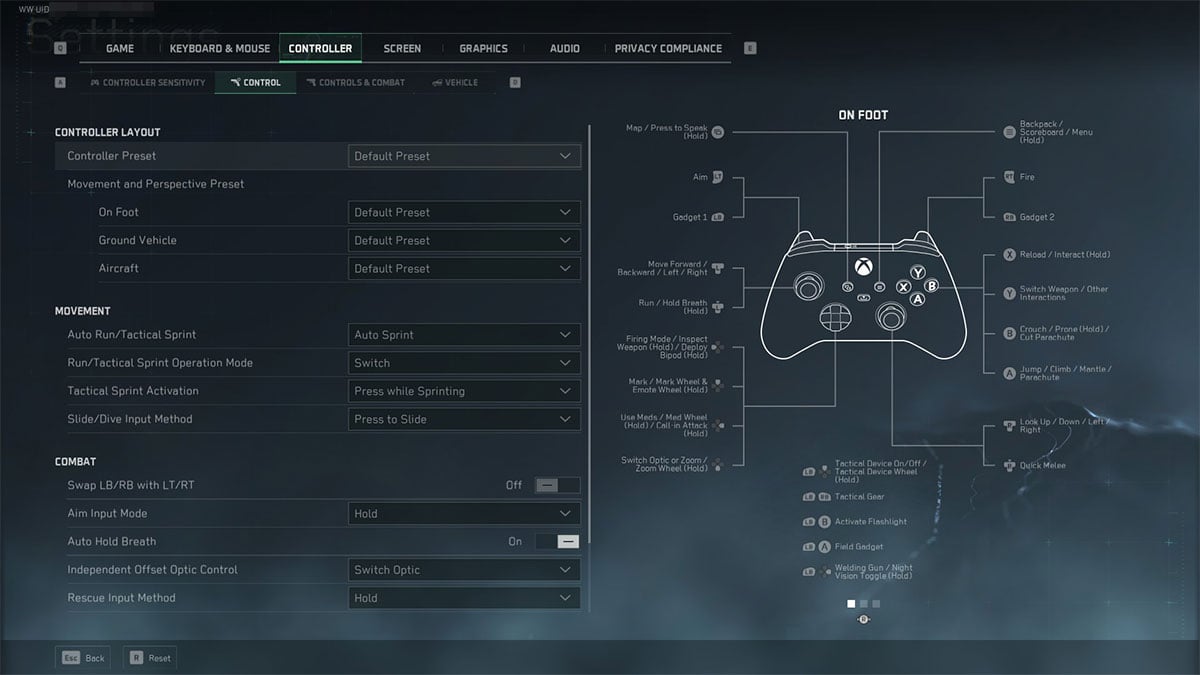
Task: Change the Aircraft preset dropdown
Action: [x=464, y=268]
